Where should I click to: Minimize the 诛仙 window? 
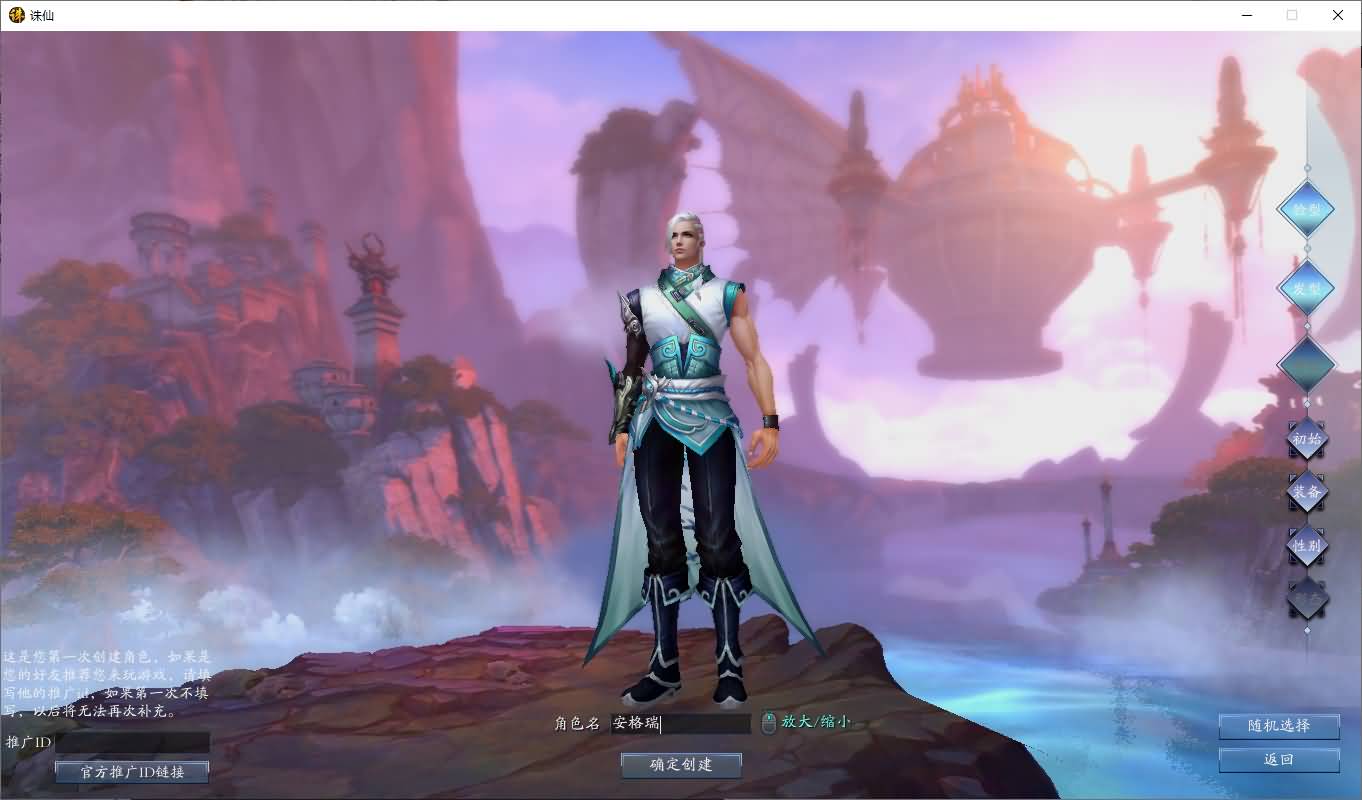(x=1246, y=15)
